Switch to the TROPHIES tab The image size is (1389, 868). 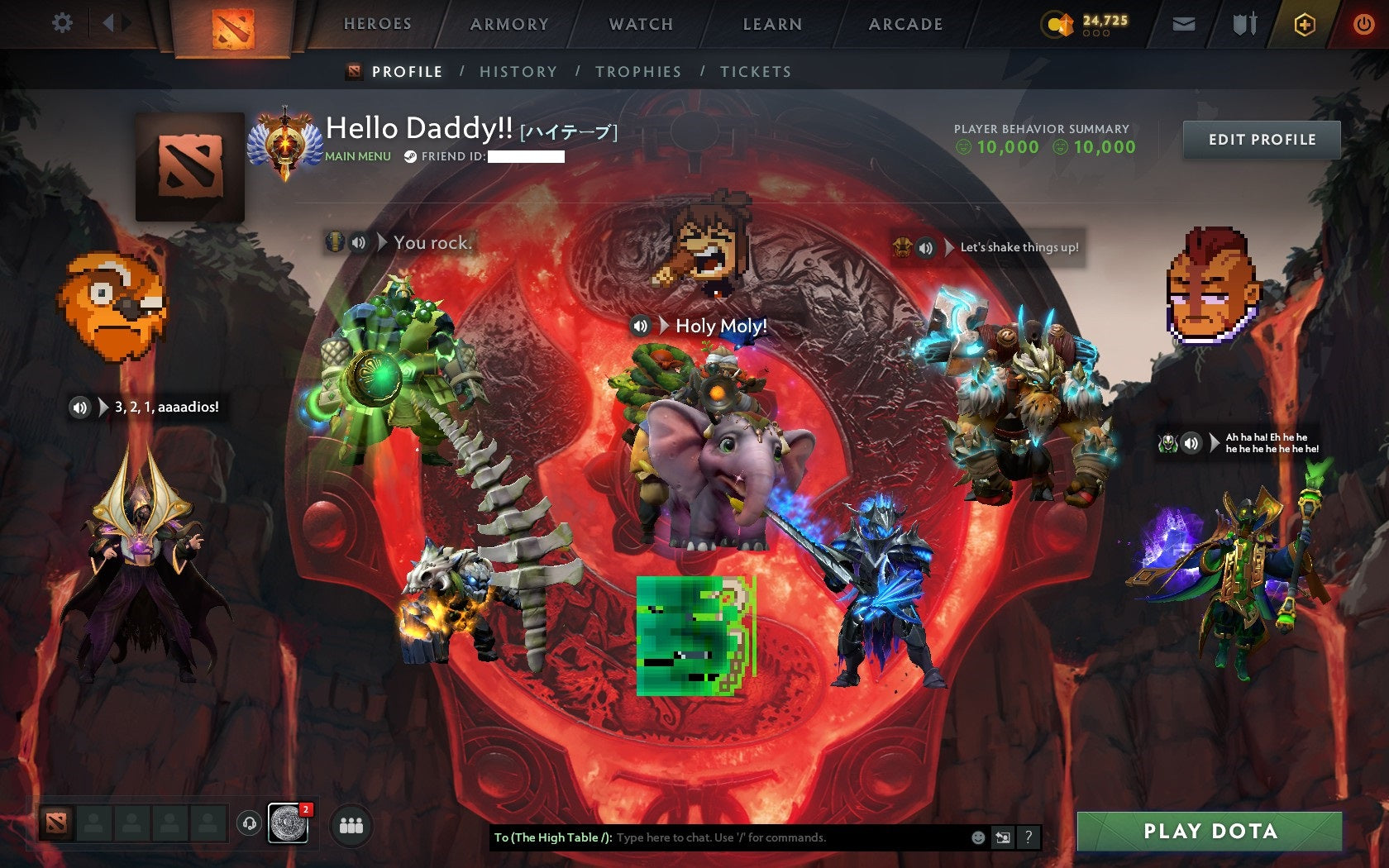637,72
